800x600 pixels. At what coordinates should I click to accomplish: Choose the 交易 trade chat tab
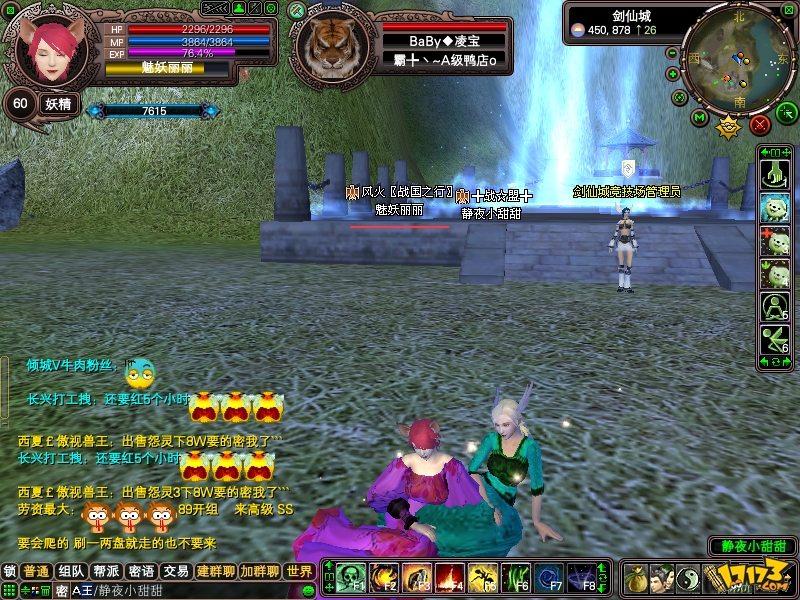pos(176,572)
